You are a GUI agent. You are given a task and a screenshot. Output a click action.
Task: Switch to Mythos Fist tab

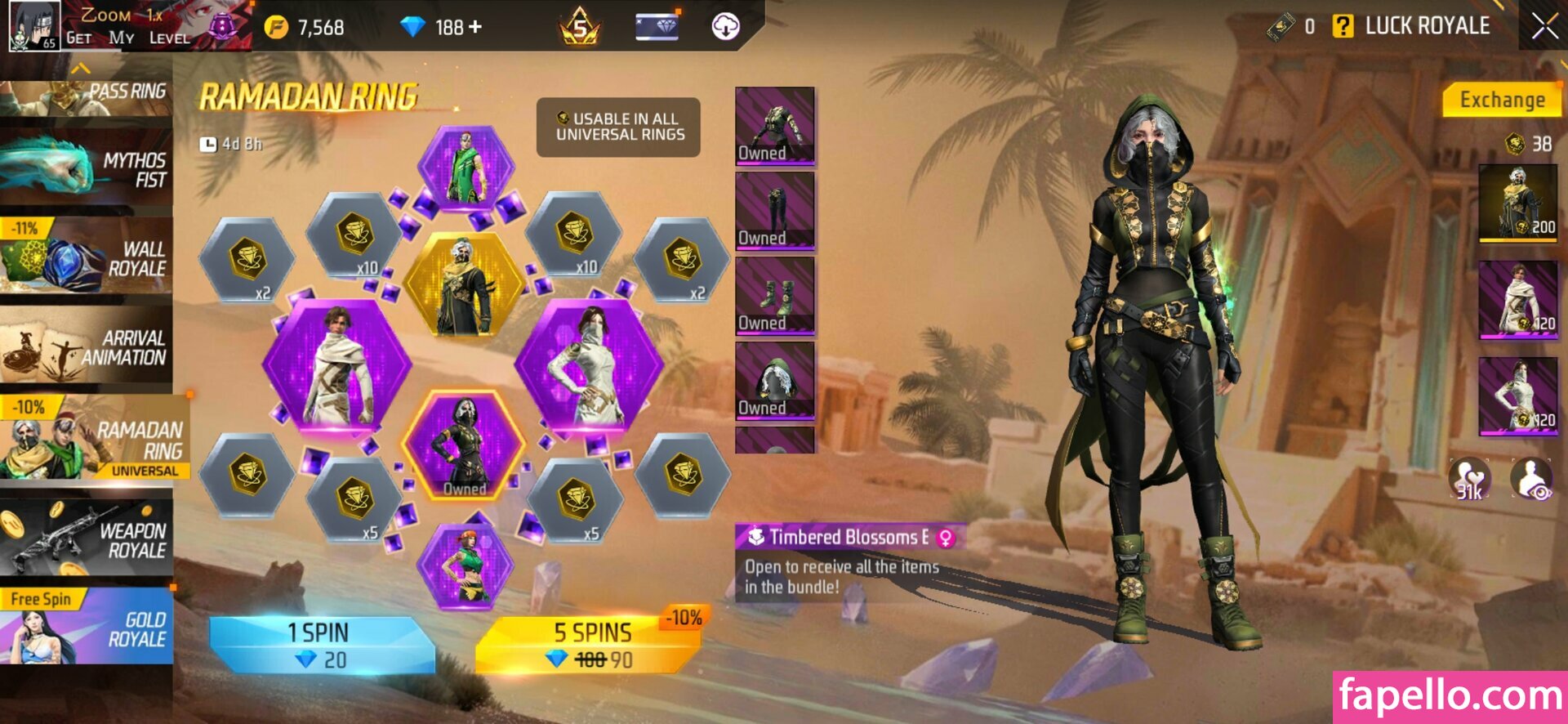[87, 169]
